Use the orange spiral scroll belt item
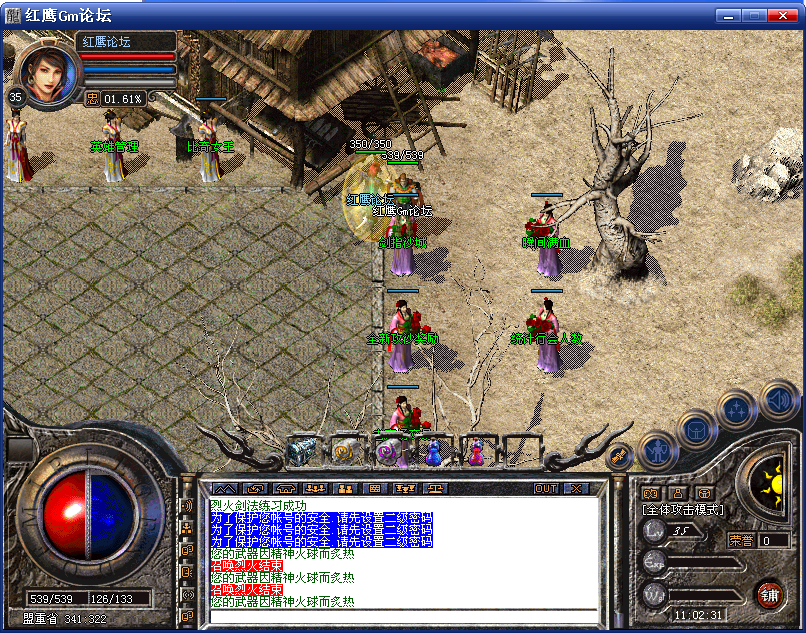 345,451
